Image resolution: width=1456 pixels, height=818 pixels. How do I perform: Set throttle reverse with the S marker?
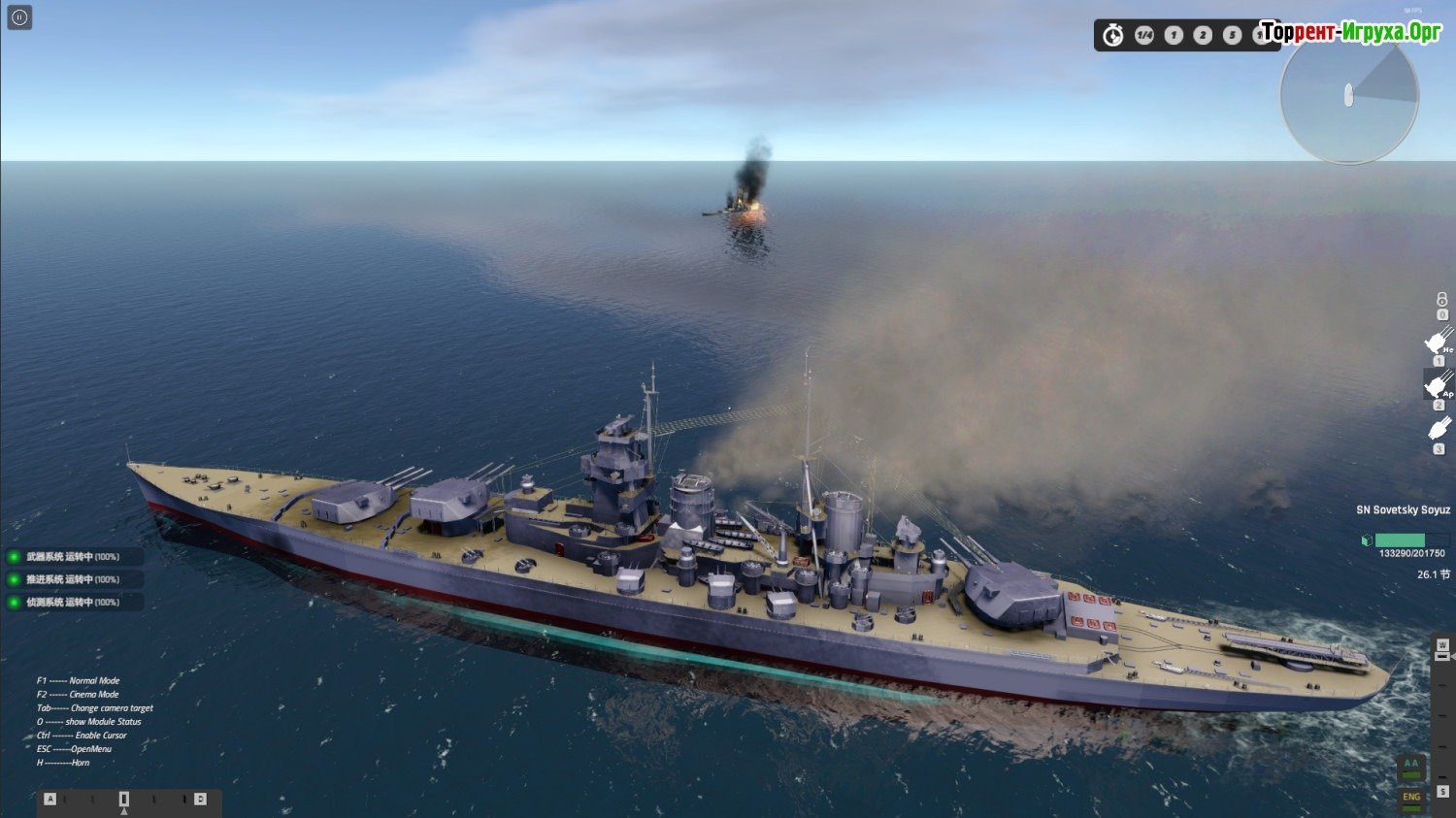tap(1442, 792)
